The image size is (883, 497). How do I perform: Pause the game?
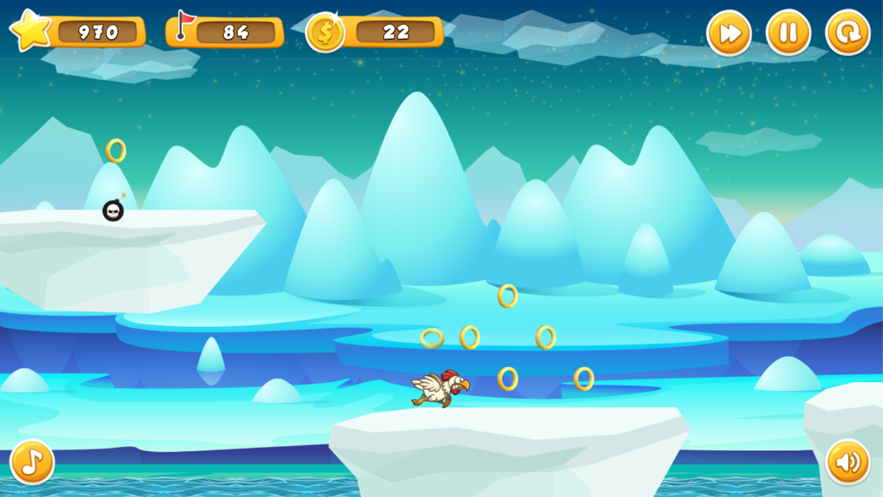coord(788,33)
